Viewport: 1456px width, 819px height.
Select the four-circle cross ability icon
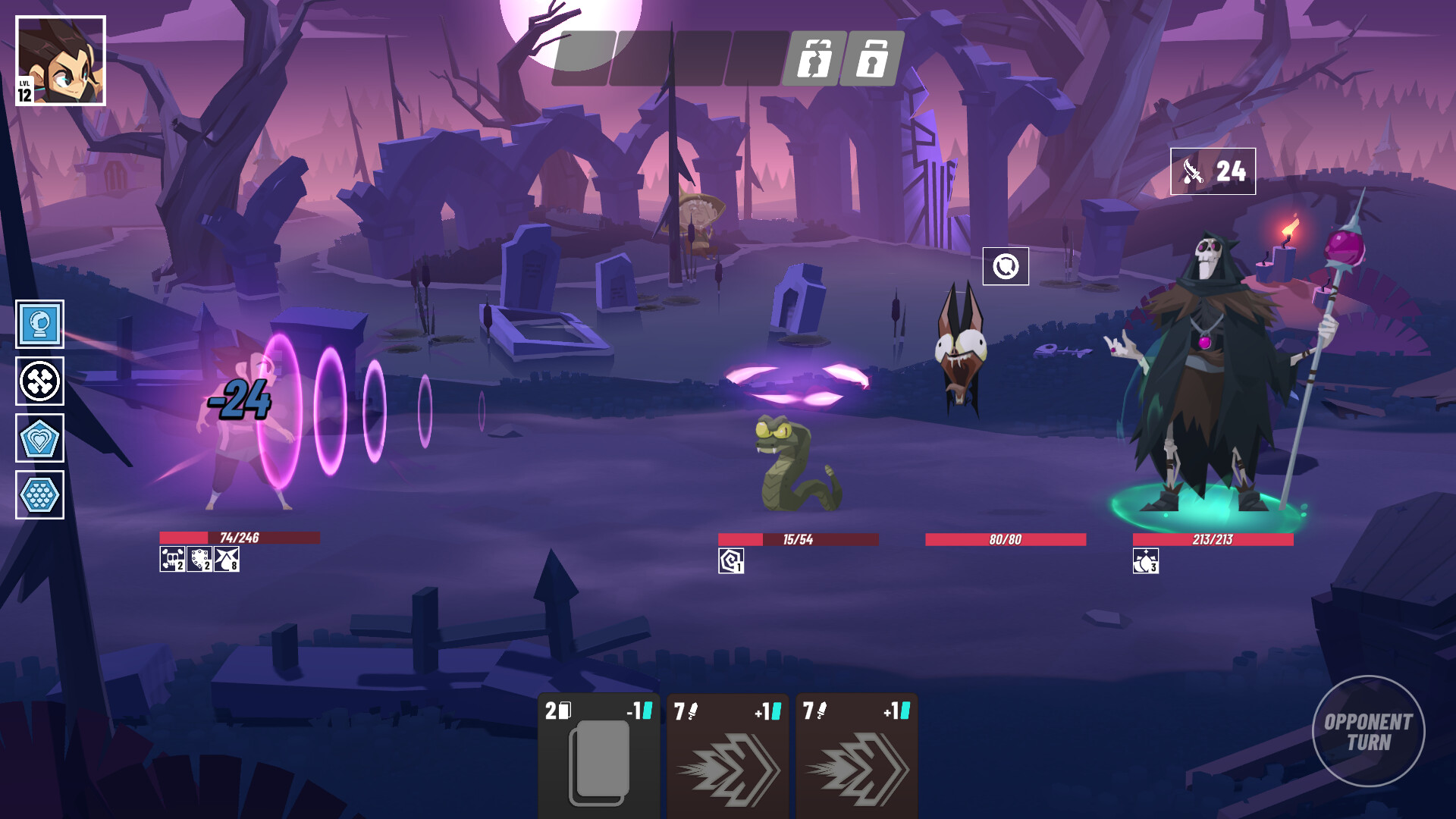tap(39, 381)
